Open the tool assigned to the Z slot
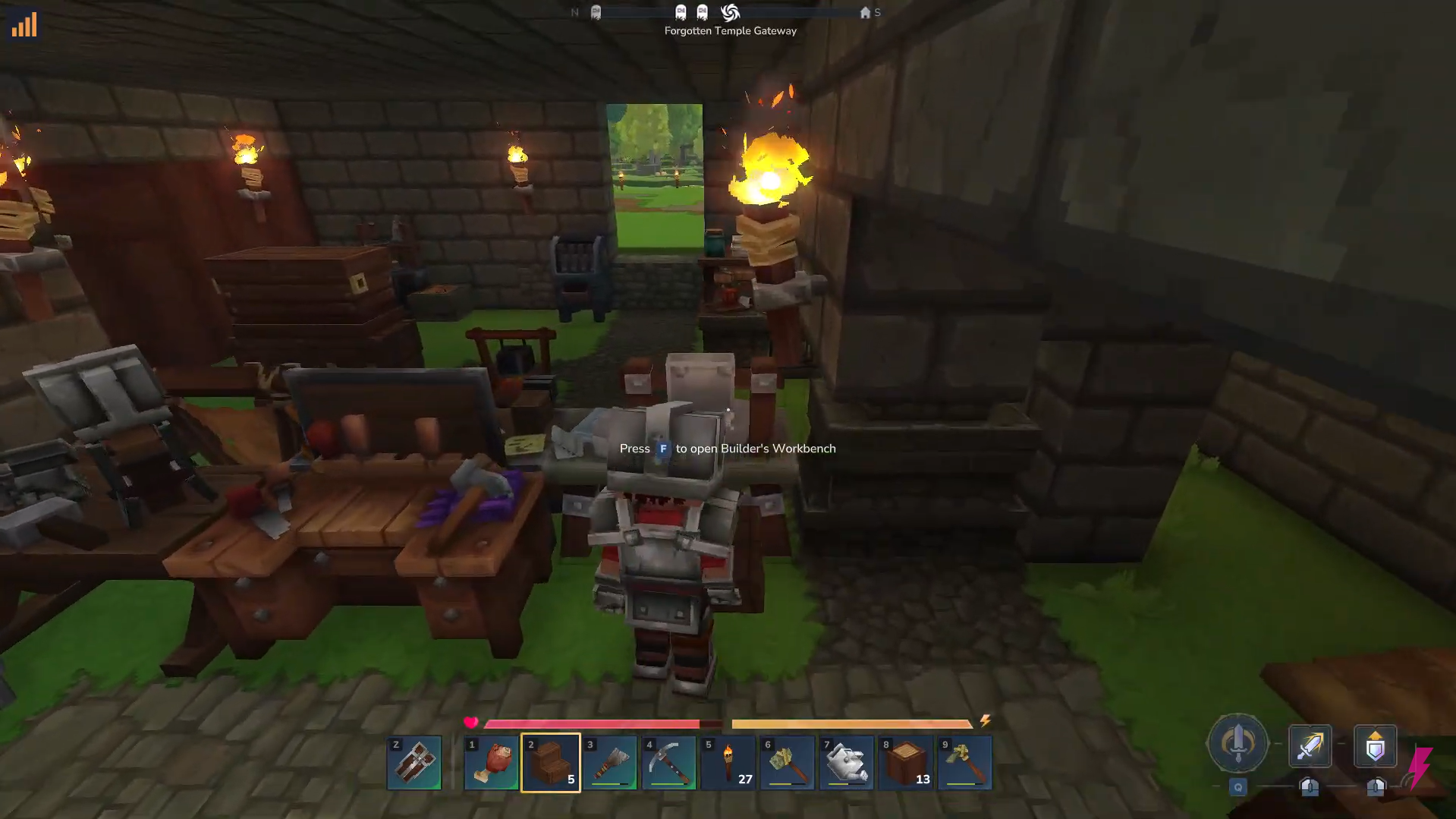Screen dimensions: 1456x819 point(414,763)
